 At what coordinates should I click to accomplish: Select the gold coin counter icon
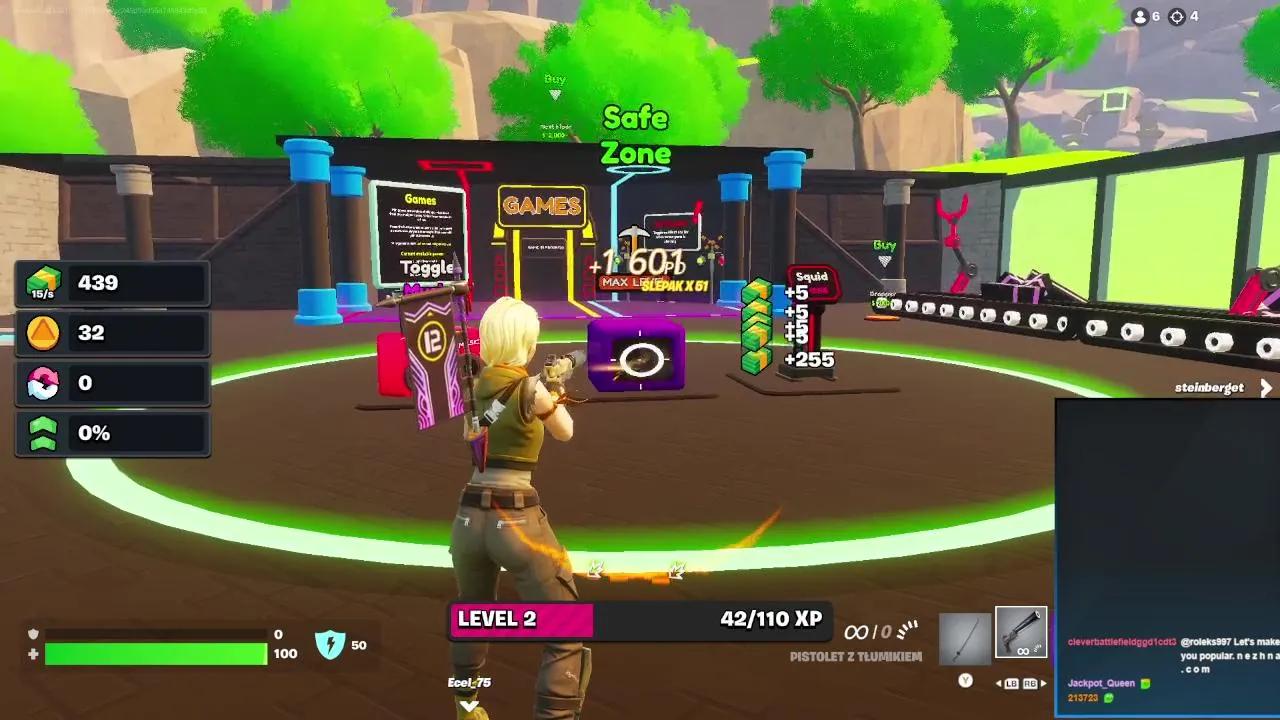(41, 331)
